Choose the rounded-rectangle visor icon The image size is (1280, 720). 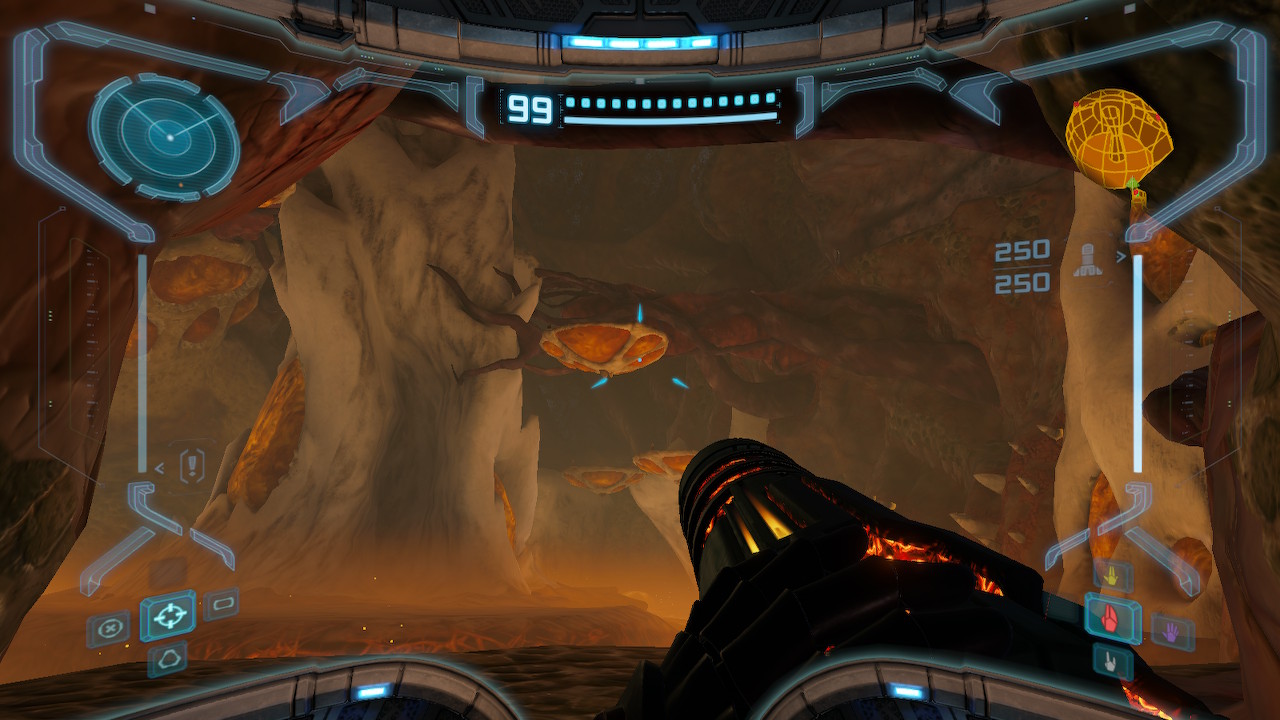coord(221,604)
